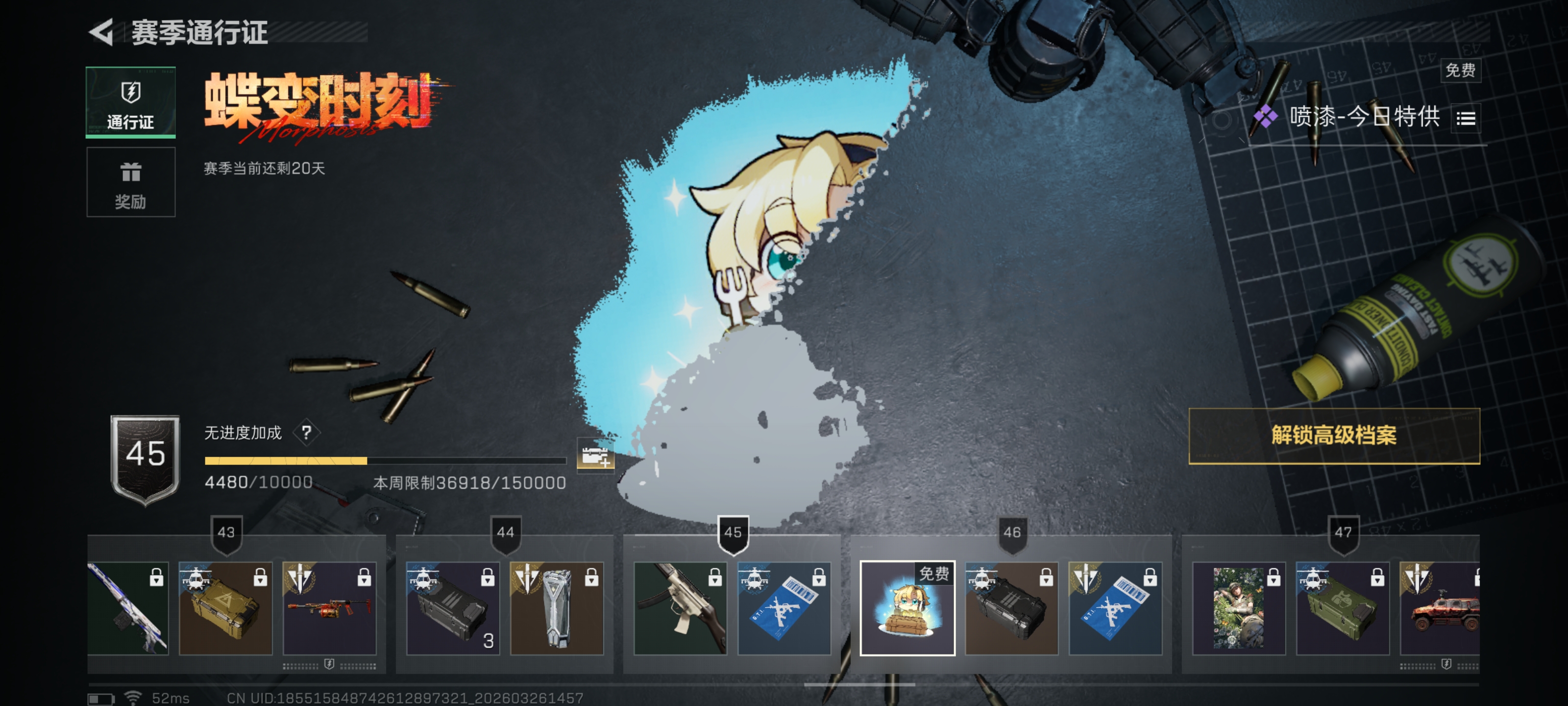Select the black crate with quantity 3
The image size is (1568, 706).
coord(452,608)
